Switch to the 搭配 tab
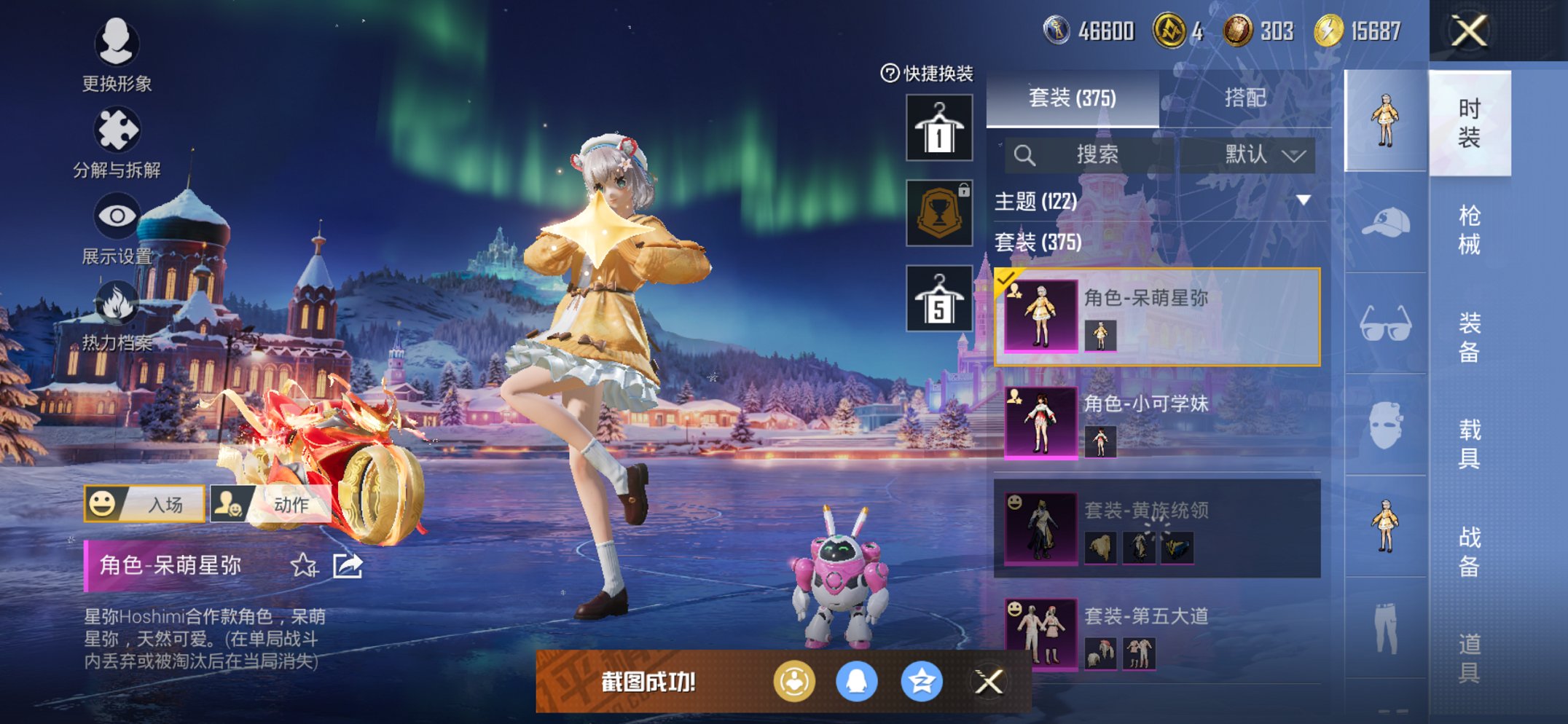 pyautogui.click(x=1246, y=98)
